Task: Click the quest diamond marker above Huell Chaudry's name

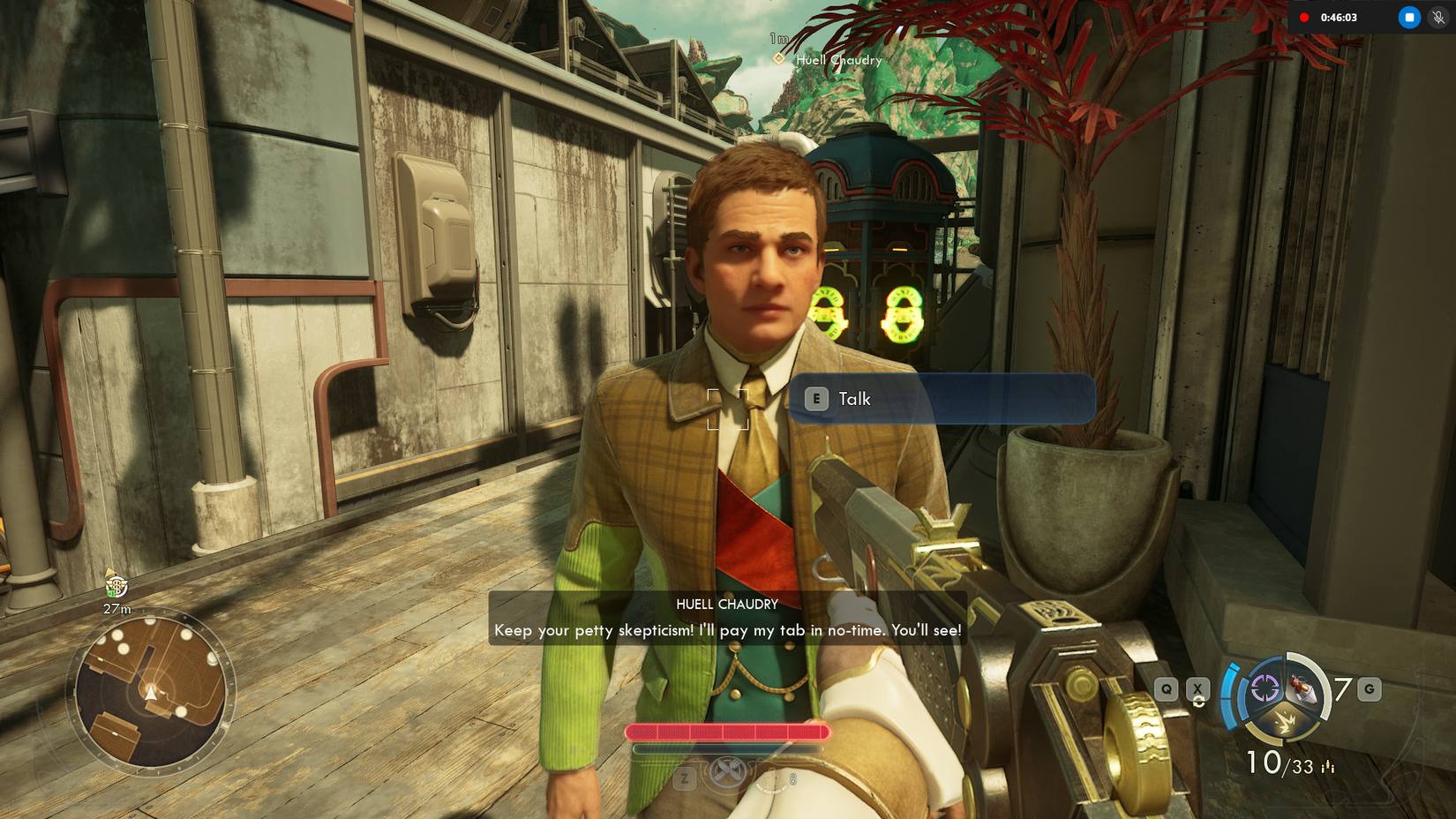Action: pos(779,60)
